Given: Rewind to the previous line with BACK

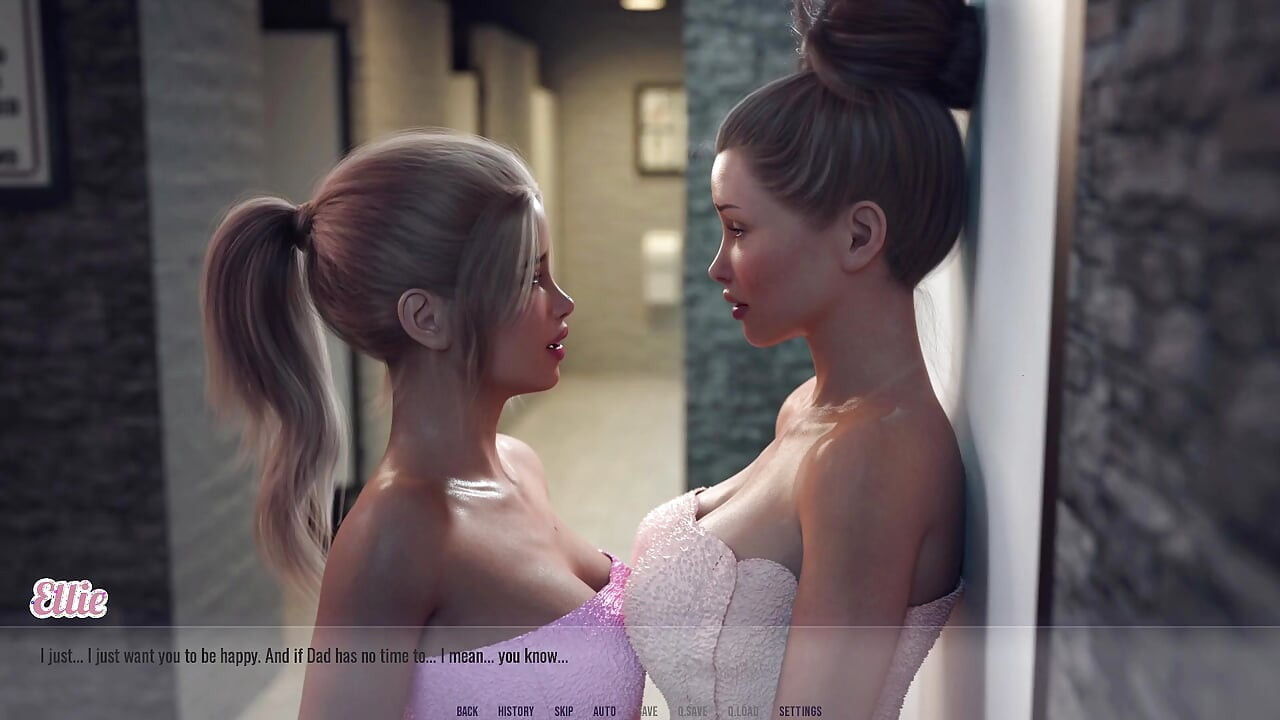Looking at the screenshot, I should click(467, 712).
